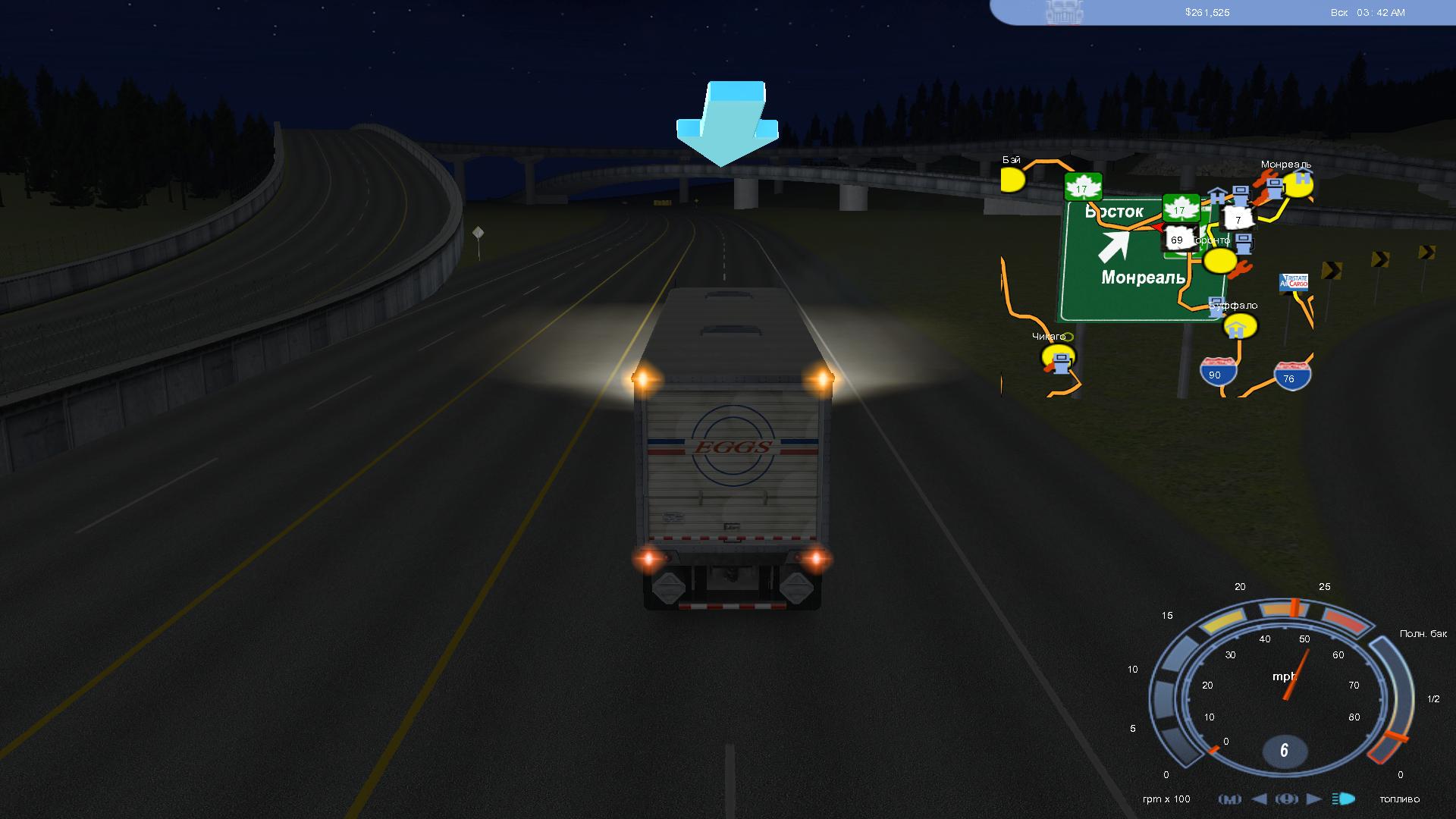Image resolution: width=1456 pixels, height=819 pixels.
Task: Activate the right turn signal indicator
Action: 1314,799
